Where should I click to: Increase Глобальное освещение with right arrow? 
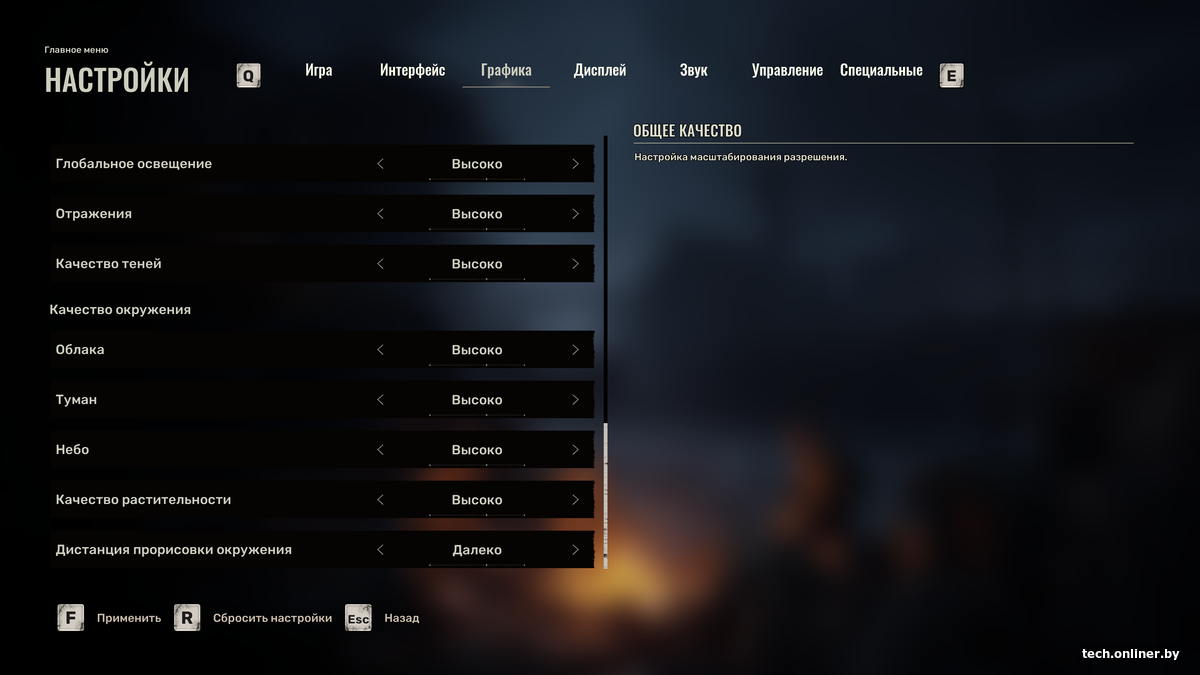[x=575, y=164]
